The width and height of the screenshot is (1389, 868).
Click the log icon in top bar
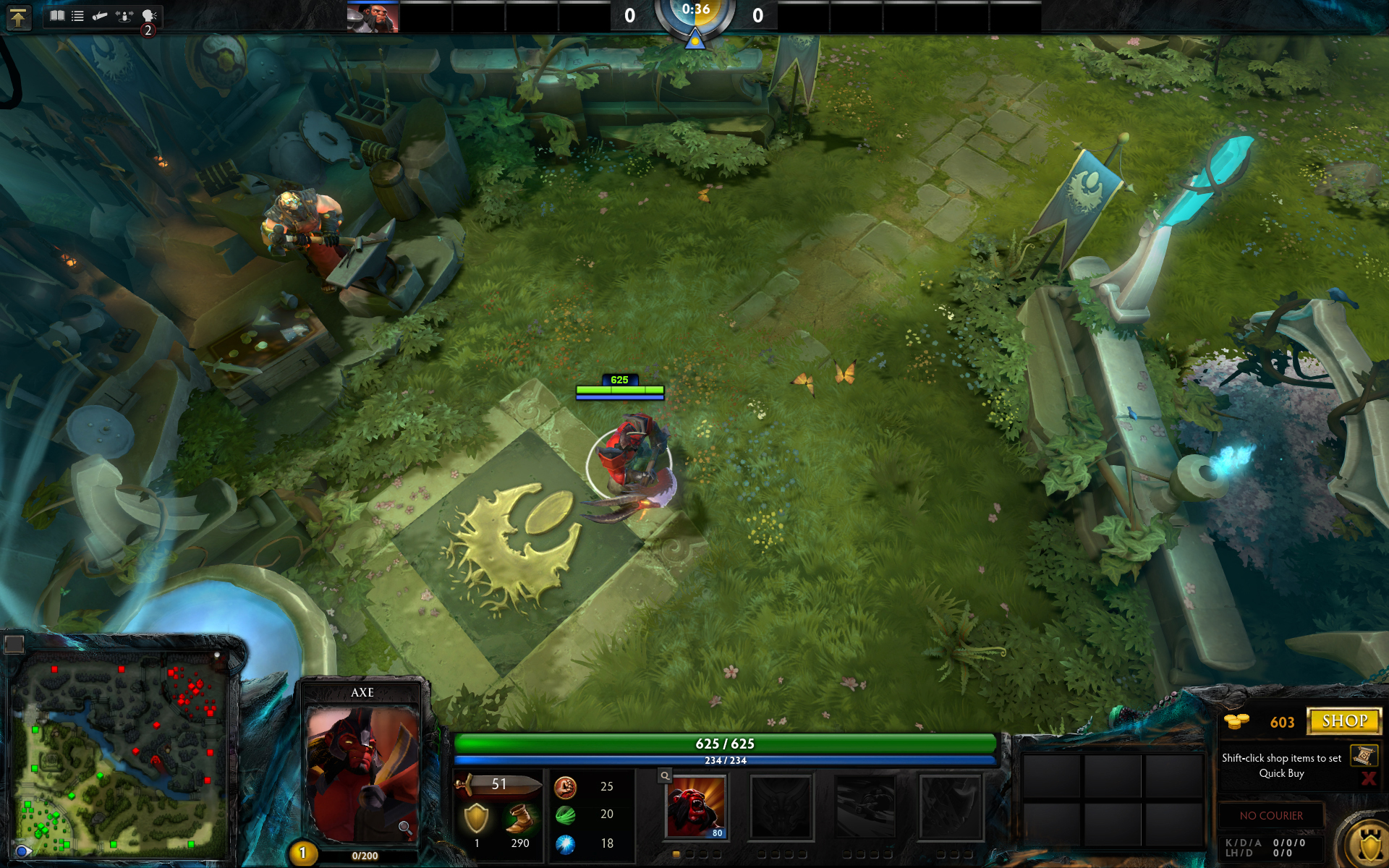[x=100, y=16]
